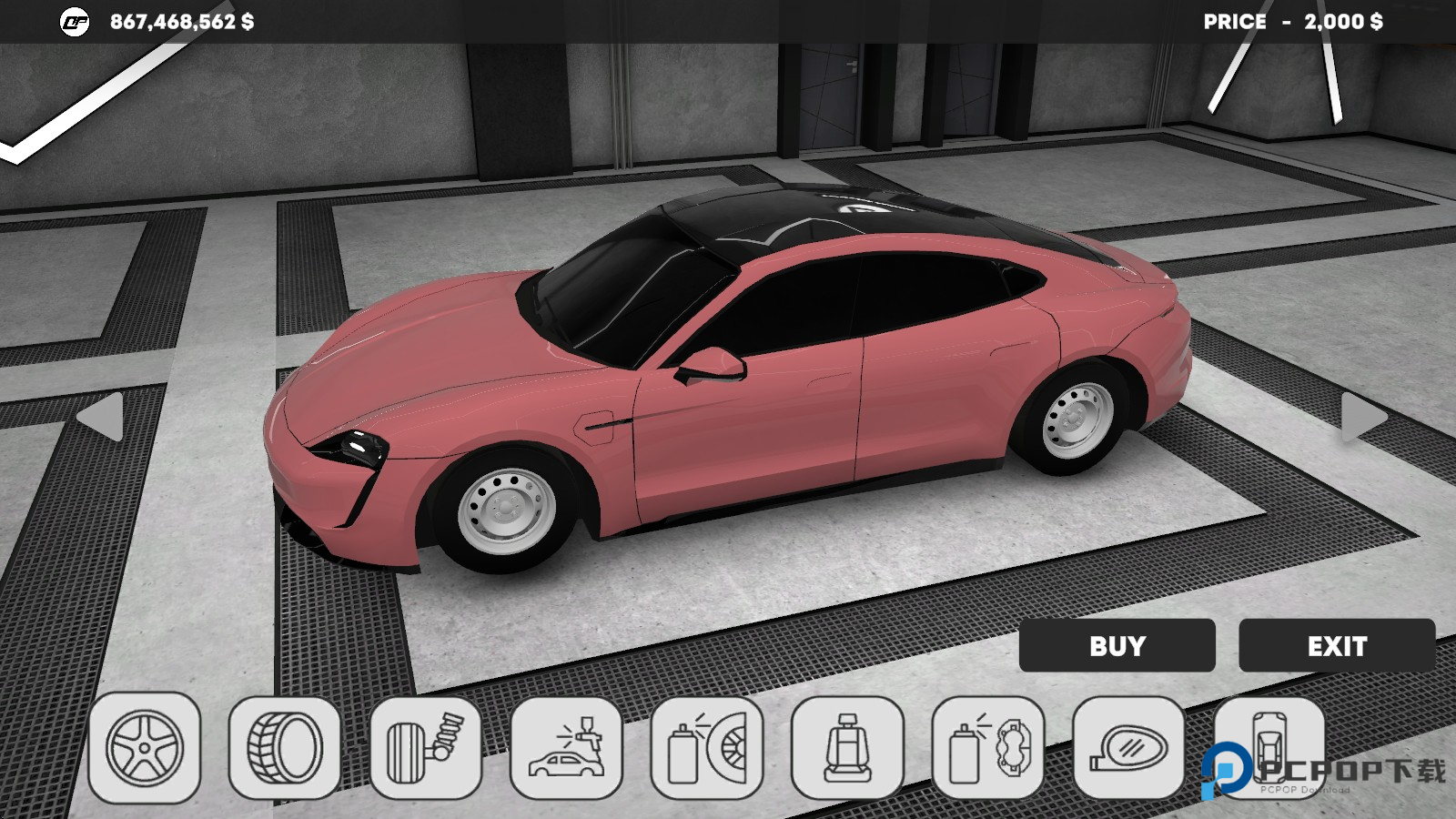Show the previous option with left arrow
This screenshot has width=1456, height=819.
point(102,418)
